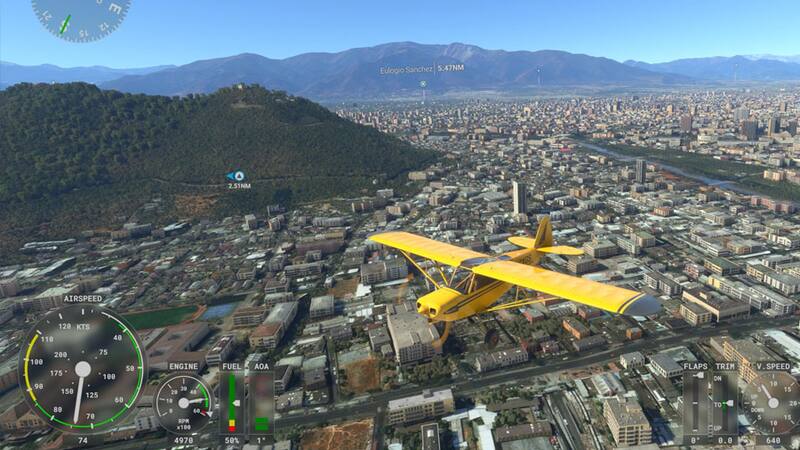Select the Eulogio Sanchez airport marker
The image size is (800, 450).
422,83
